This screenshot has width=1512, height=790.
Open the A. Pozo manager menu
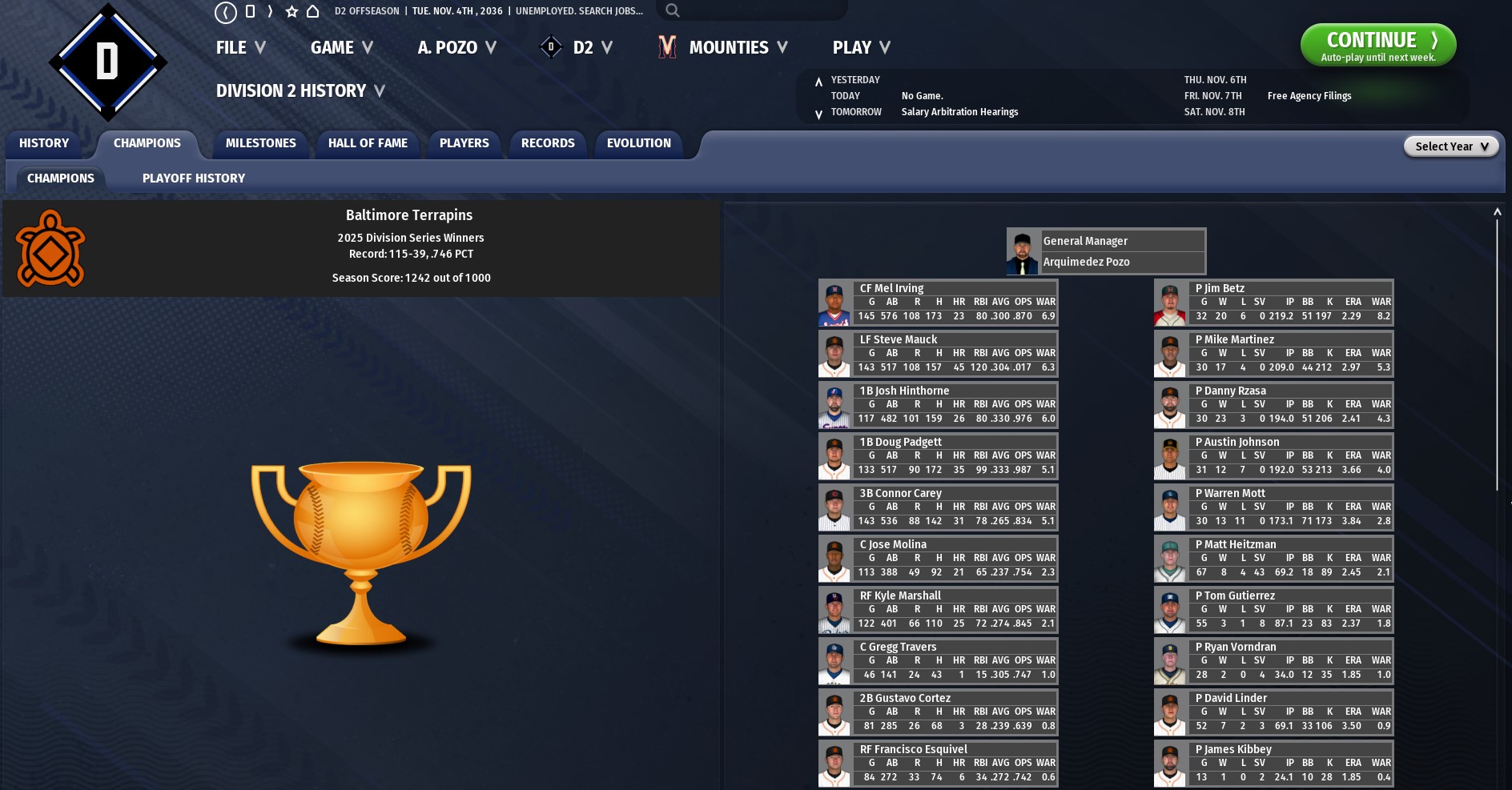456,48
